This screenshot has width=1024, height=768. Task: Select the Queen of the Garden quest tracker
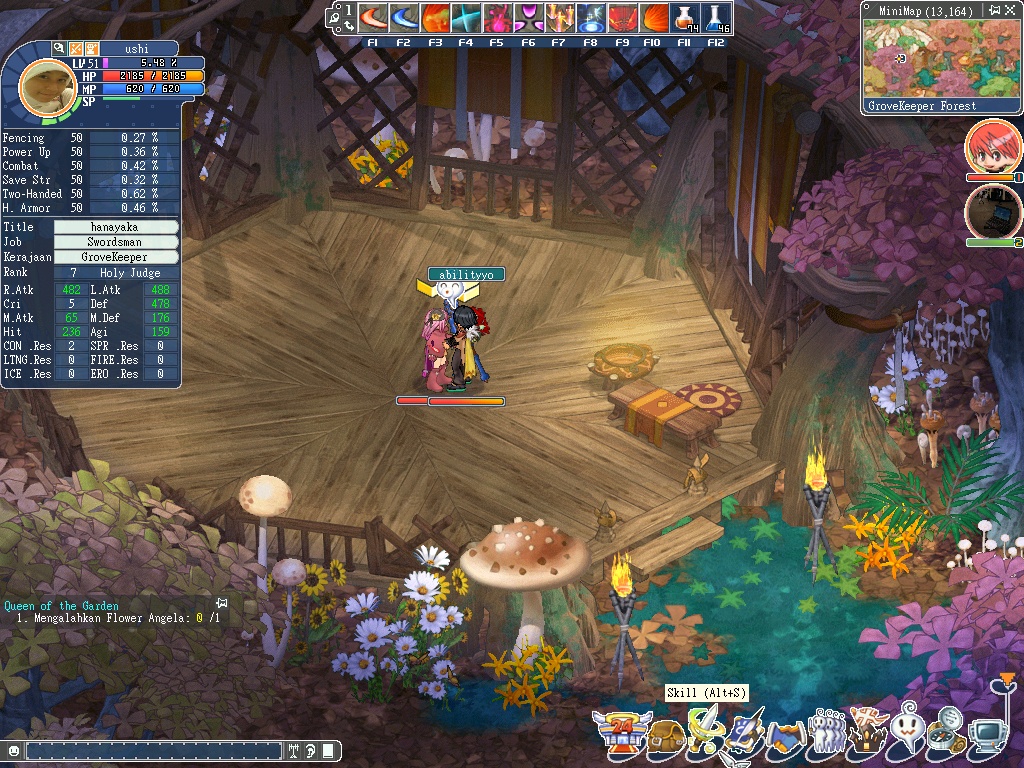[61, 606]
